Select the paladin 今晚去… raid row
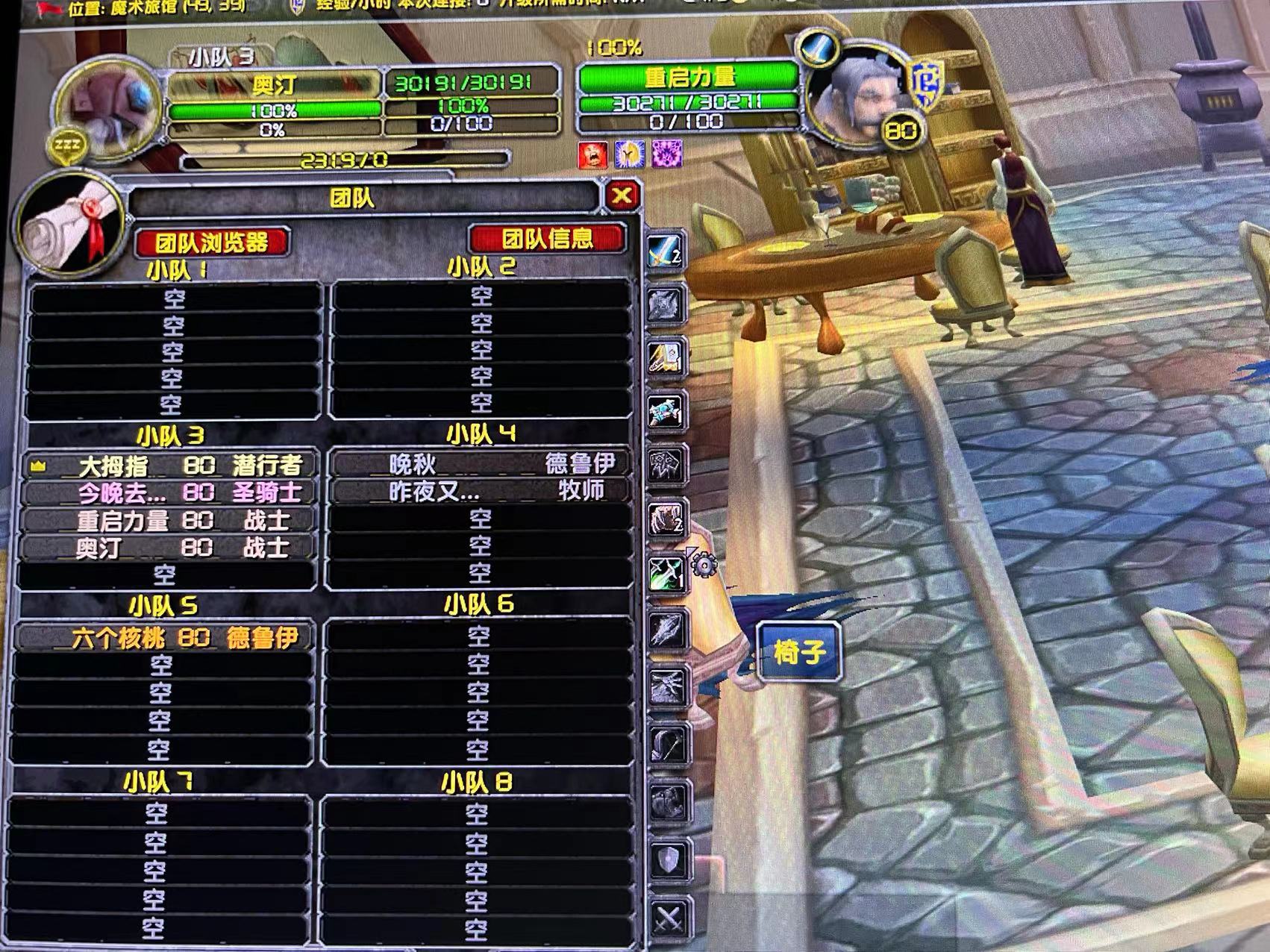1270x952 pixels. [170, 493]
